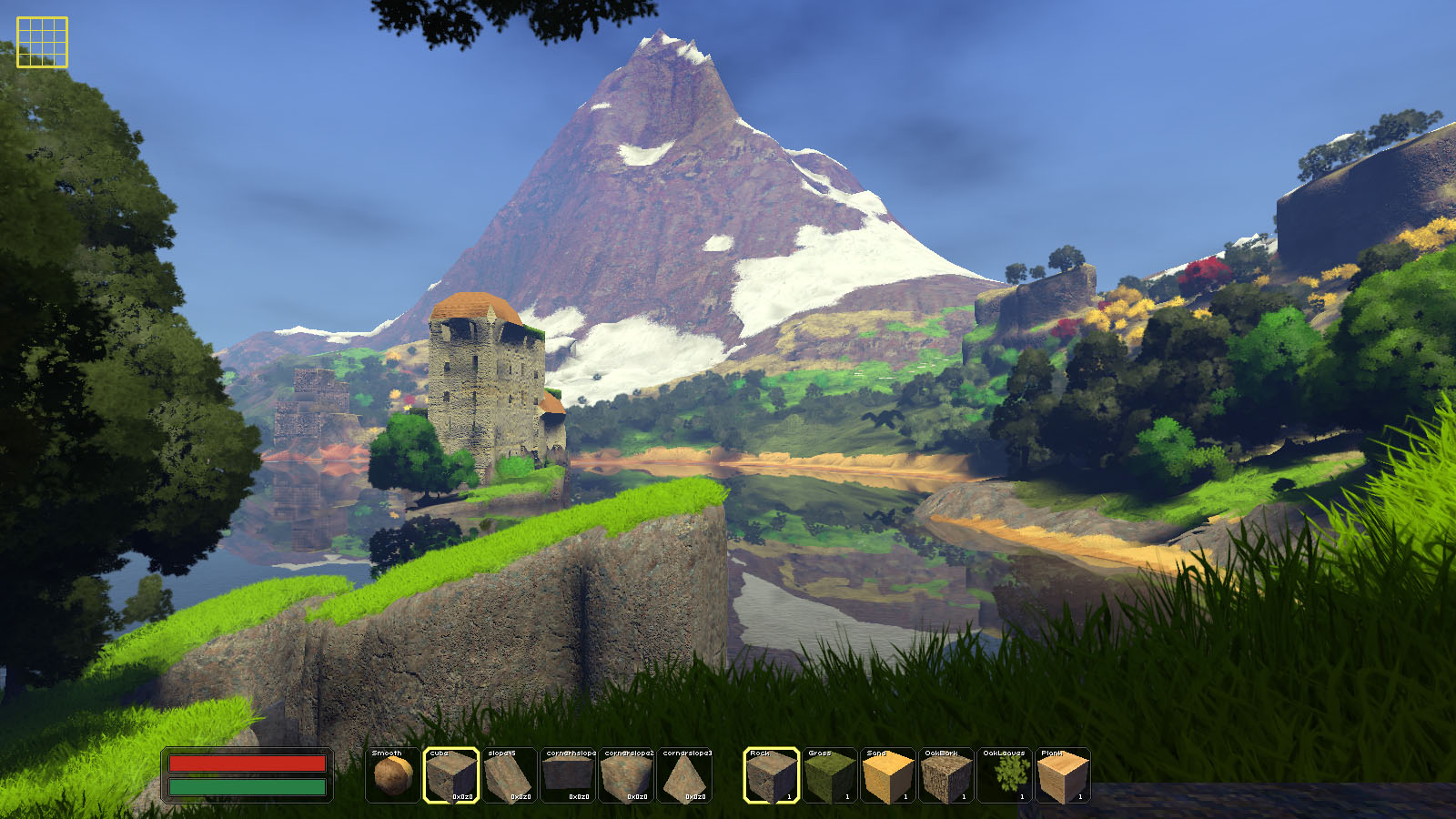Image resolution: width=1456 pixels, height=819 pixels.
Task: Choose the cube shape slot
Action: tap(451, 775)
